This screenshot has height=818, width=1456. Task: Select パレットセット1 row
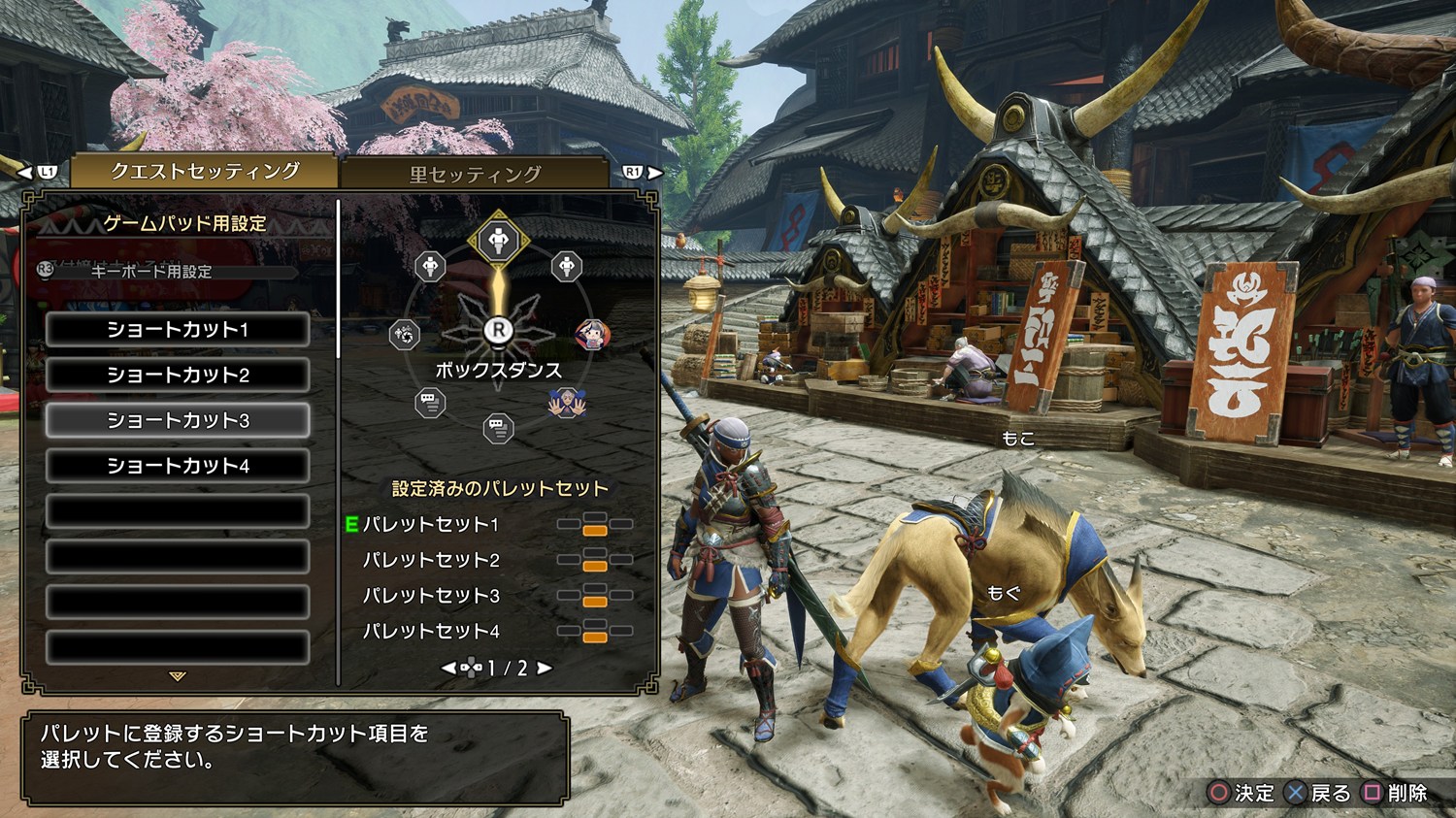click(431, 525)
